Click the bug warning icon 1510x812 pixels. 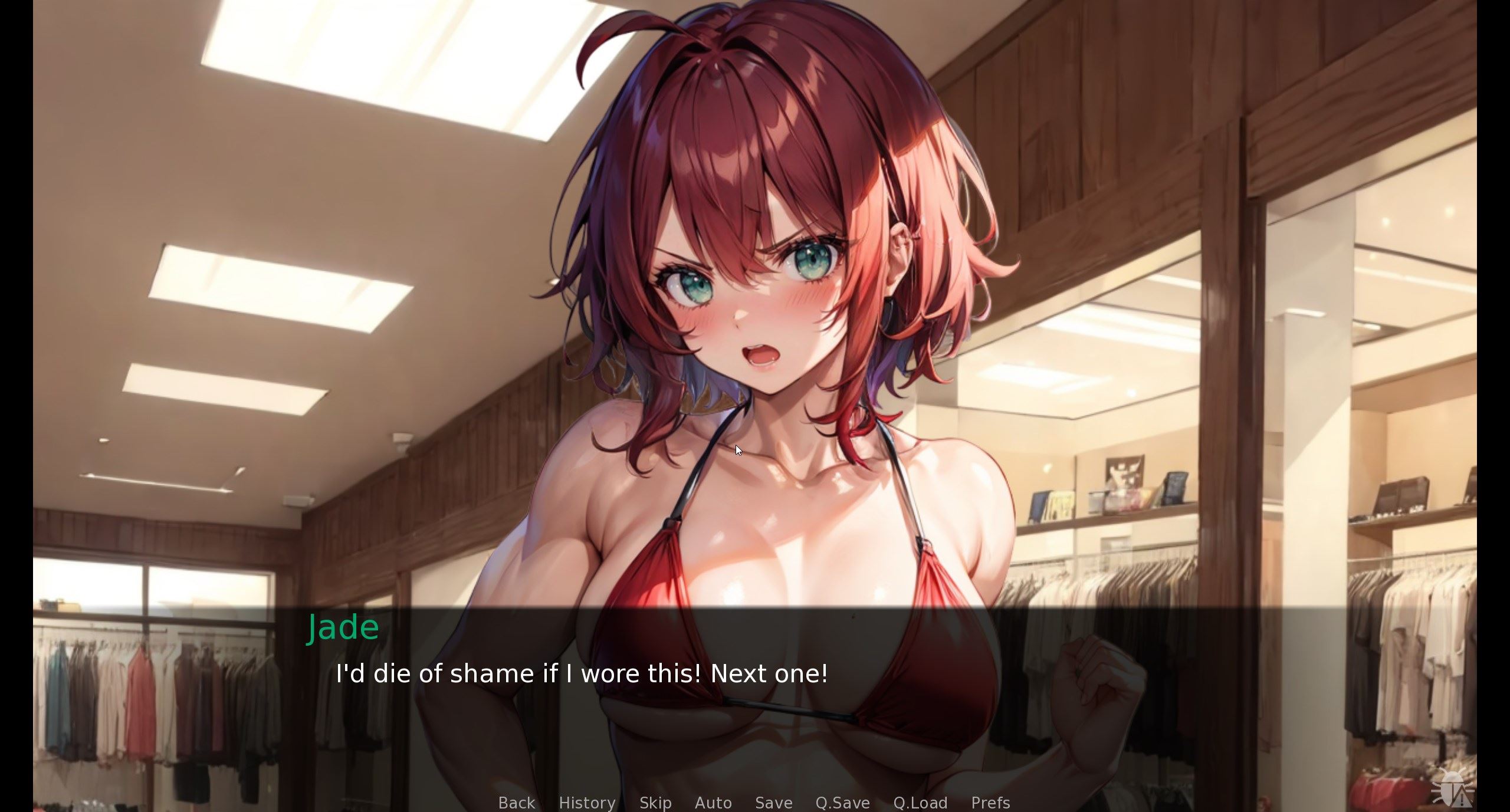(1452, 788)
